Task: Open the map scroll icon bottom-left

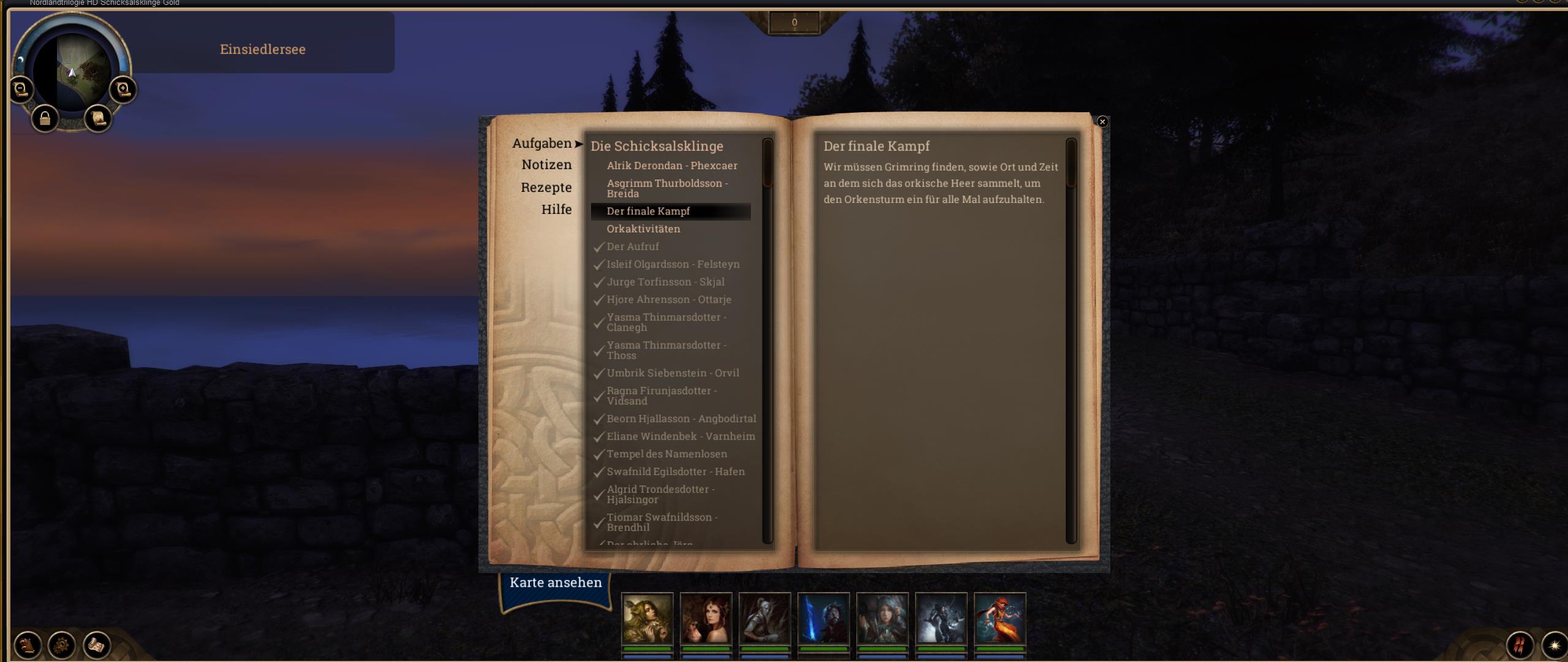Action: coord(98,645)
